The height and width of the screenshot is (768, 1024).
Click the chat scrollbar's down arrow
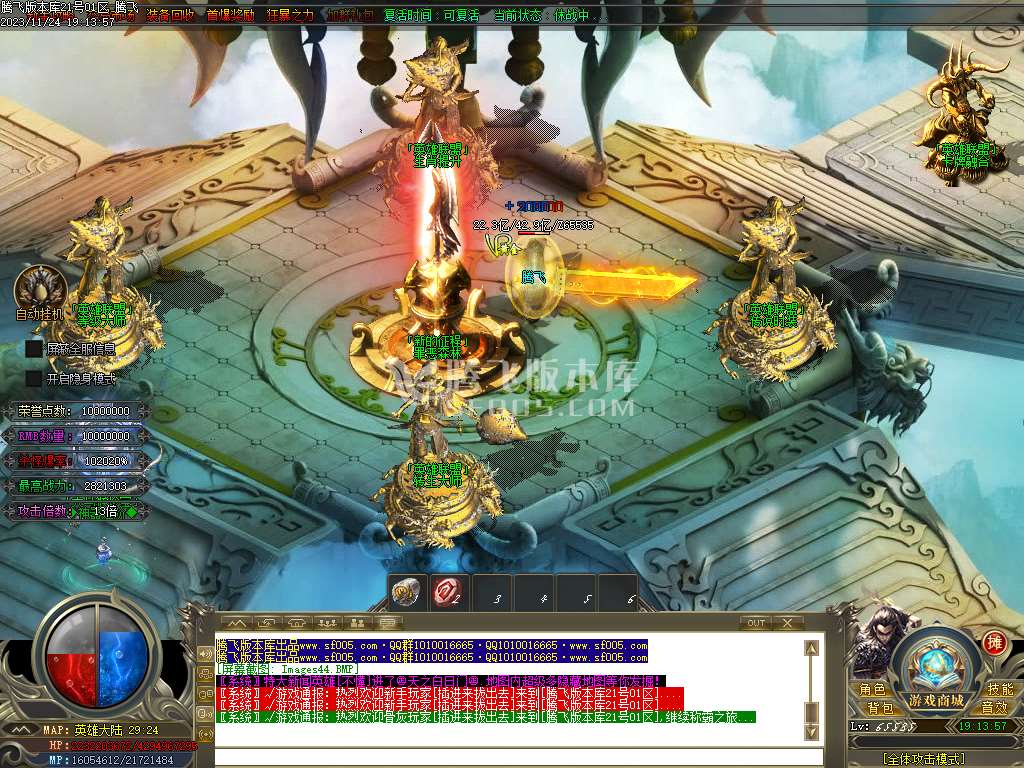coord(813,734)
